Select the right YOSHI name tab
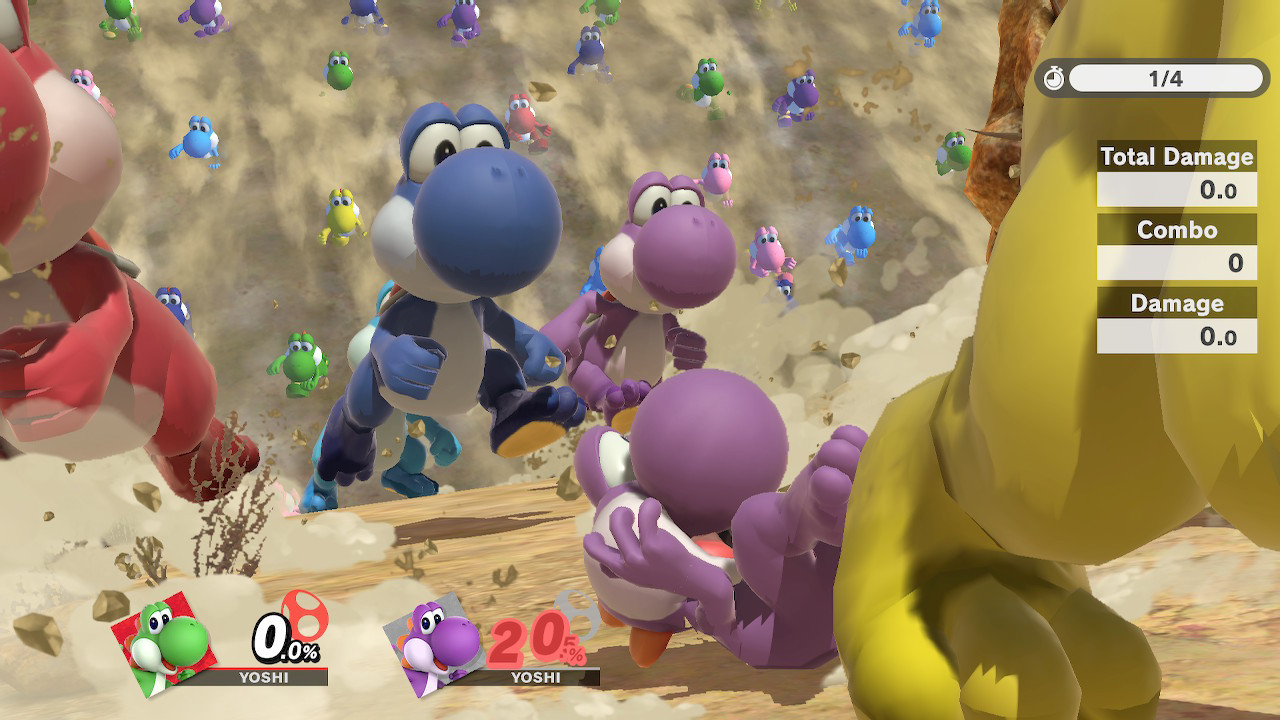This screenshot has width=1280, height=720. click(536, 676)
